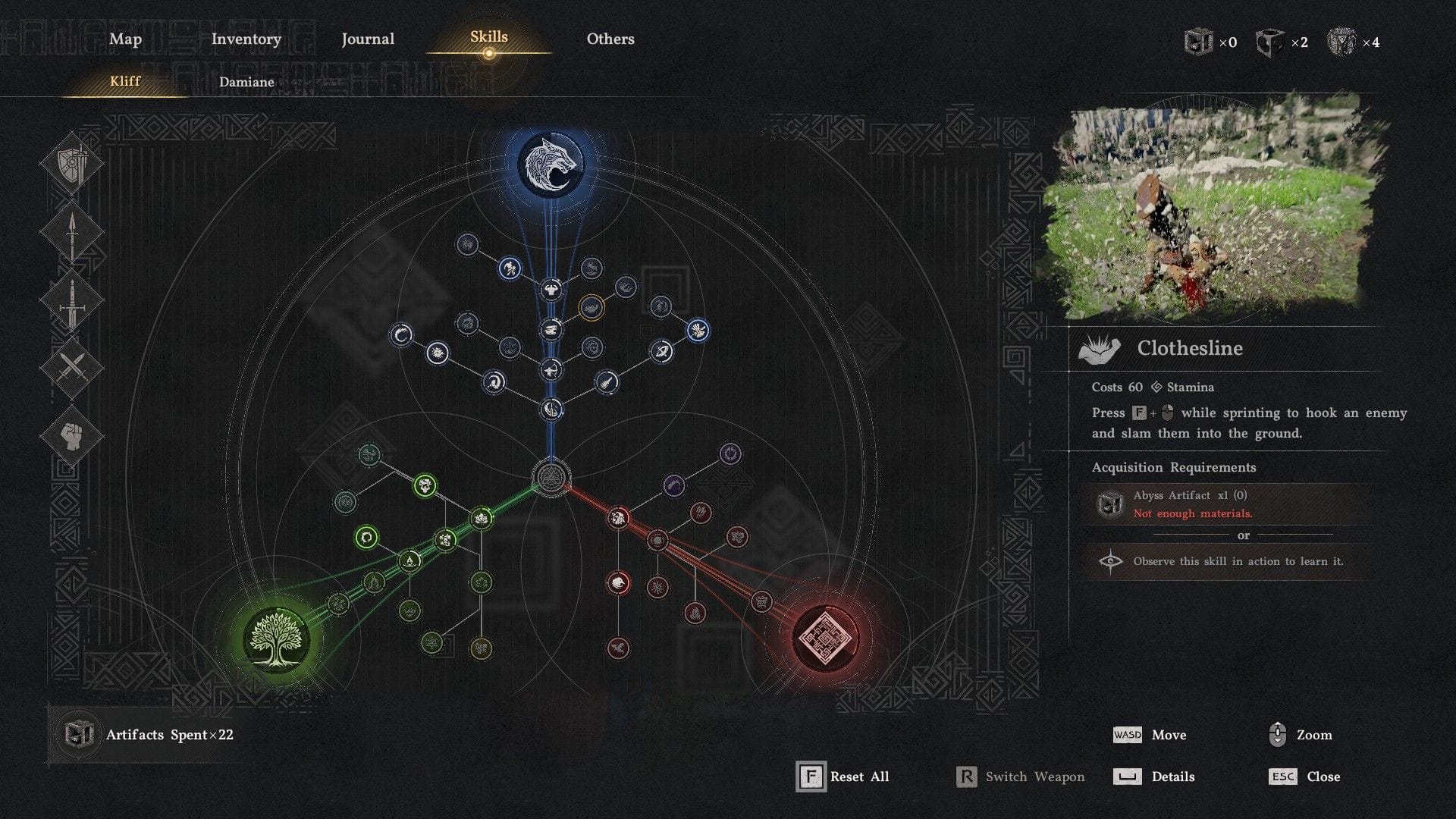Select the fist weapon category icon
Image resolution: width=1456 pixels, height=819 pixels.
(x=74, y=433)
